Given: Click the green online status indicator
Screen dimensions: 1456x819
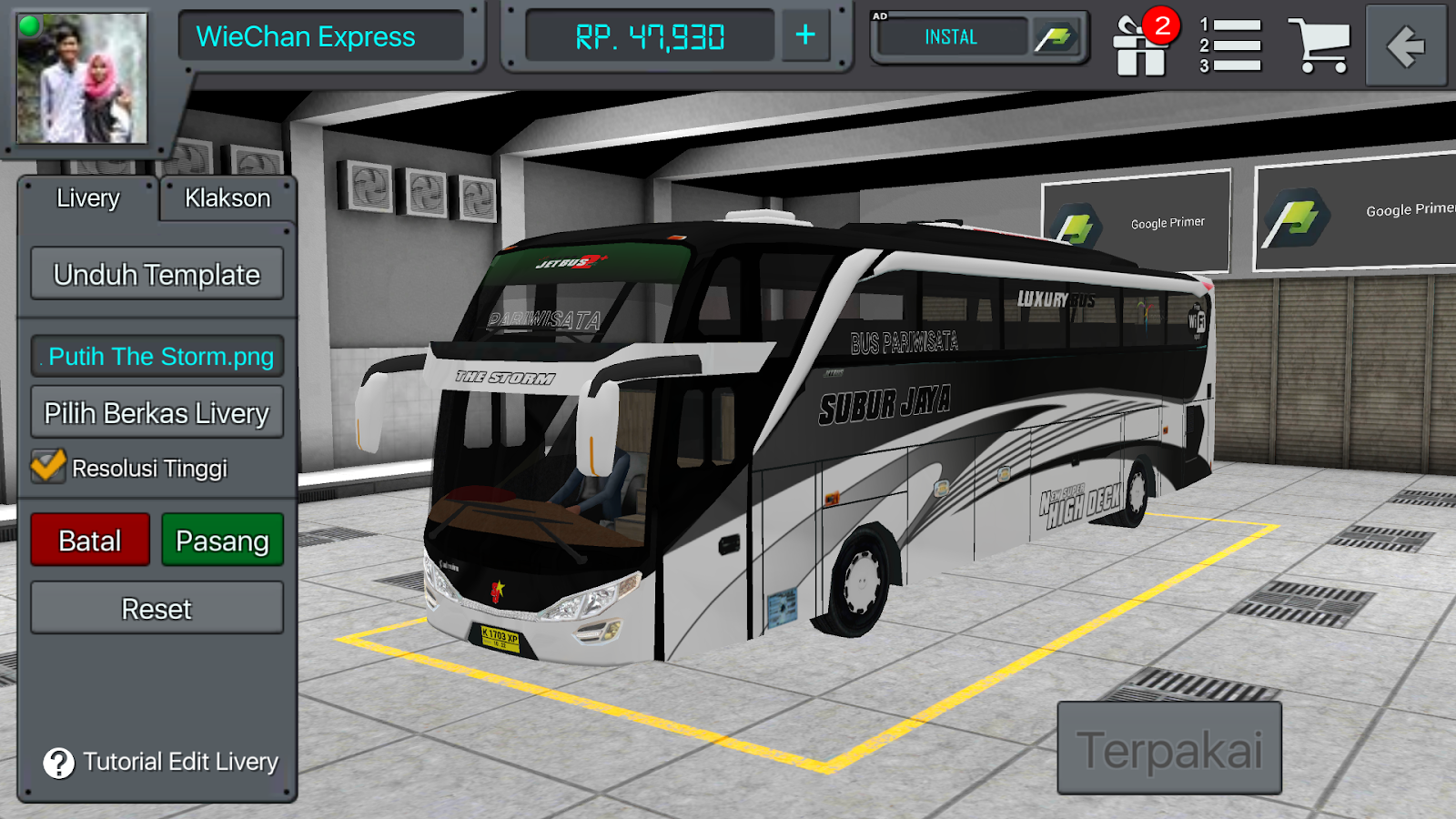Looking at the screenshot, I should pyautogui.click(x=26, y=27).
